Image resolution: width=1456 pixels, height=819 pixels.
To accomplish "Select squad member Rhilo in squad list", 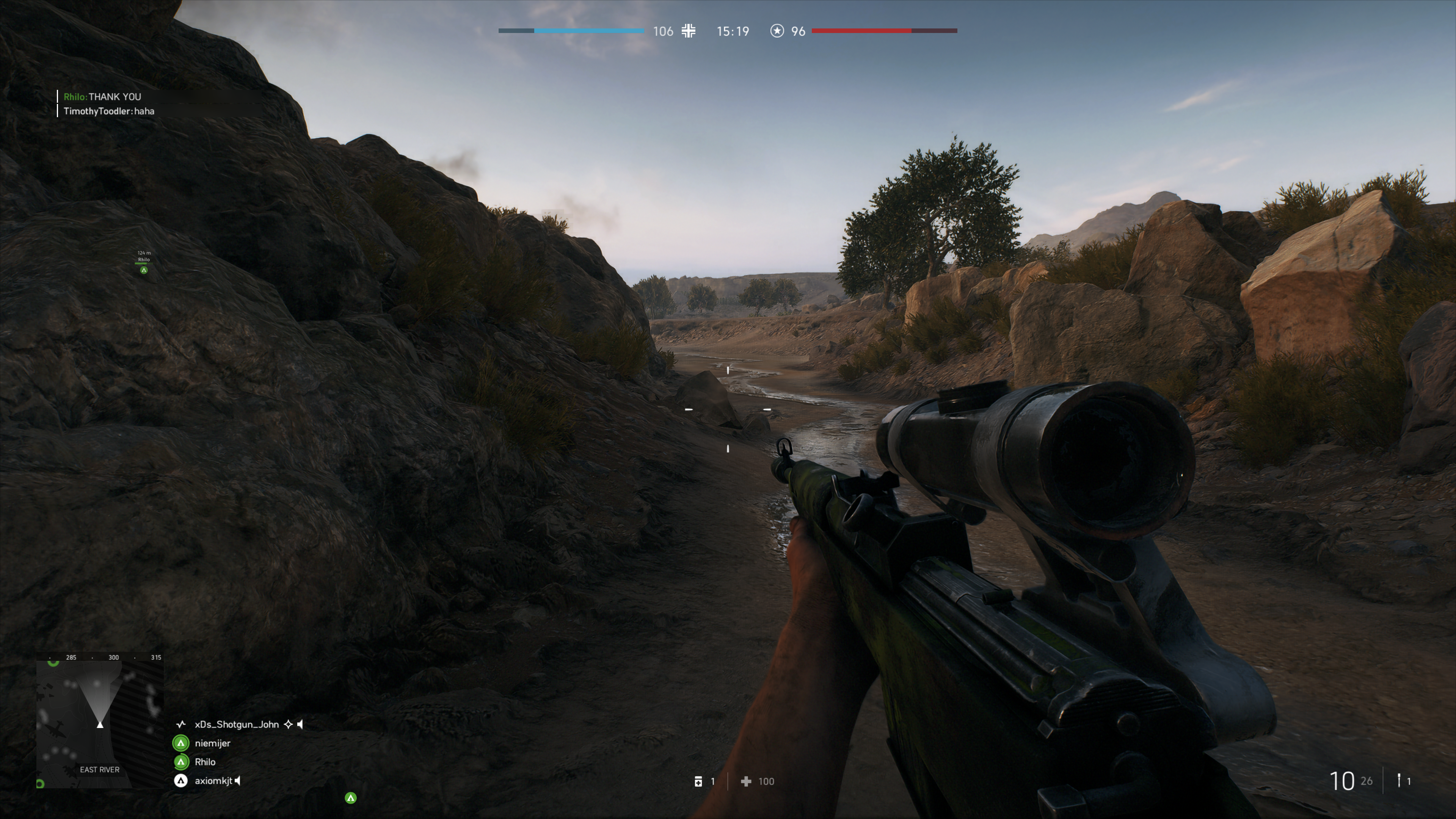I will [x=205, y=762].
